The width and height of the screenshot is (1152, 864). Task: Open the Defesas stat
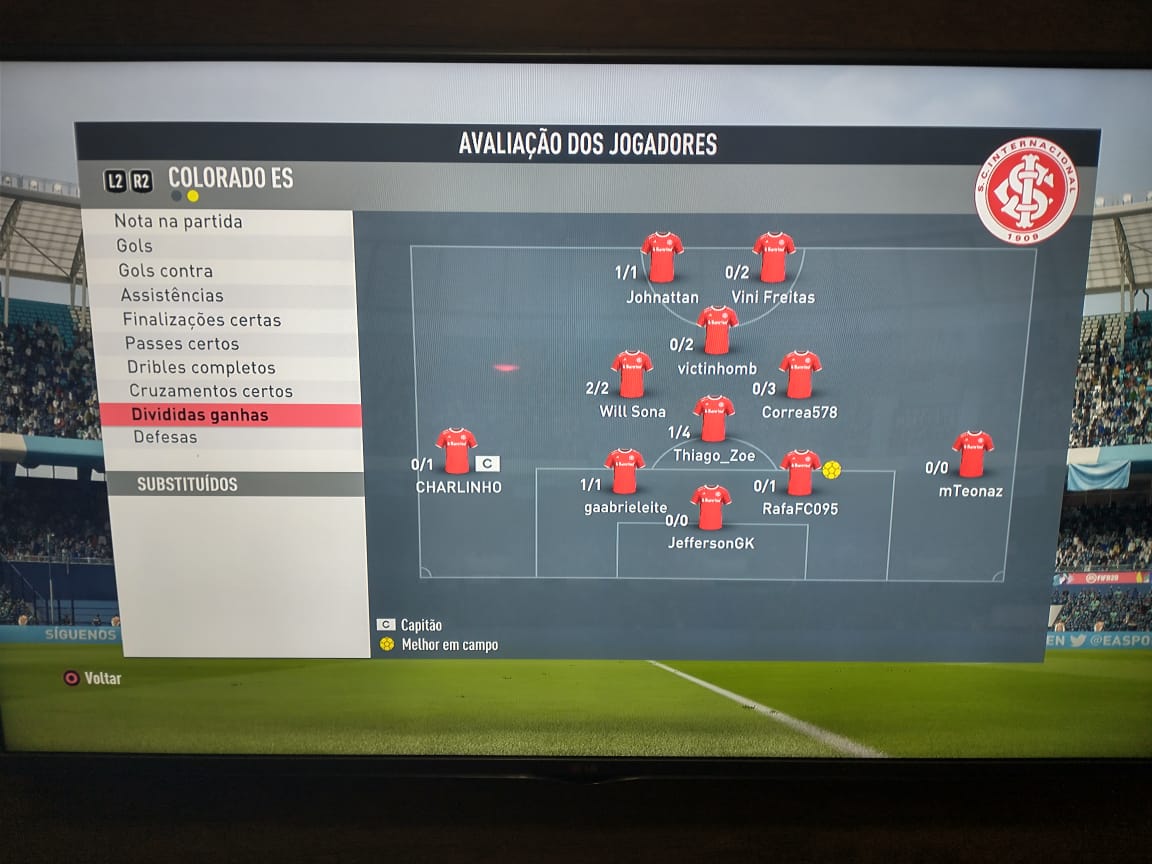click(165, 437)
